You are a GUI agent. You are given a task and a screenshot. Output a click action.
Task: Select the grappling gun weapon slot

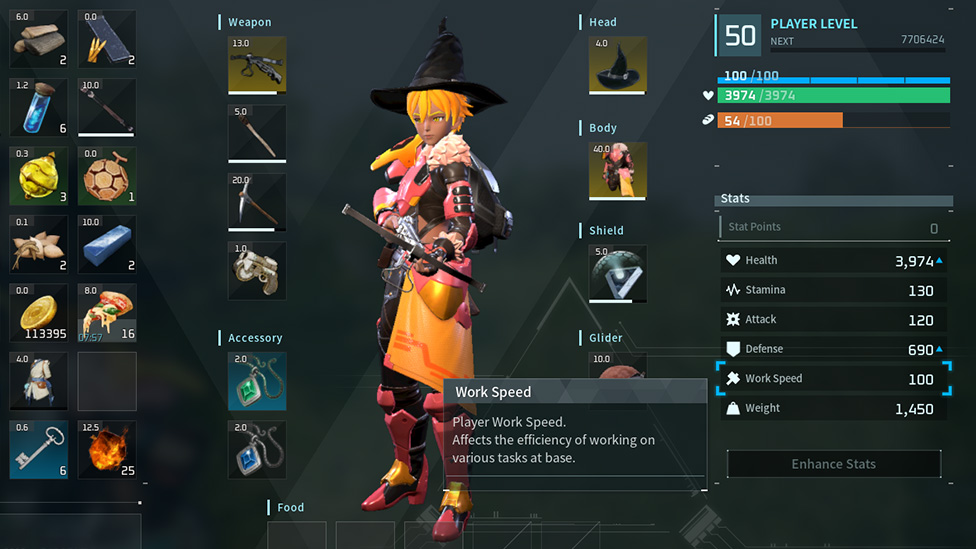(x=257, y=270)
